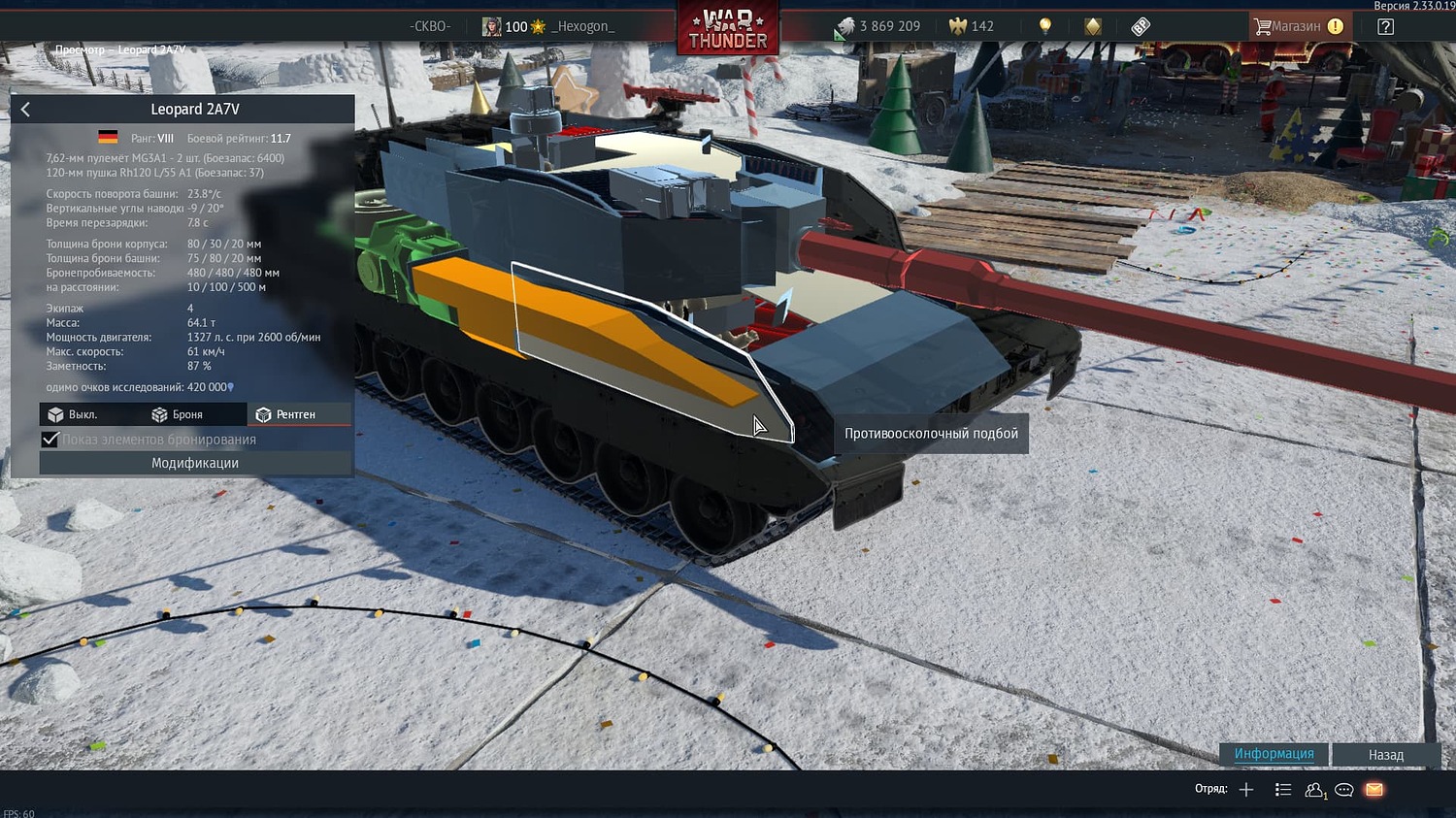Switch to the Информация tab
1456x818 pixels.
pos(1274,753)
